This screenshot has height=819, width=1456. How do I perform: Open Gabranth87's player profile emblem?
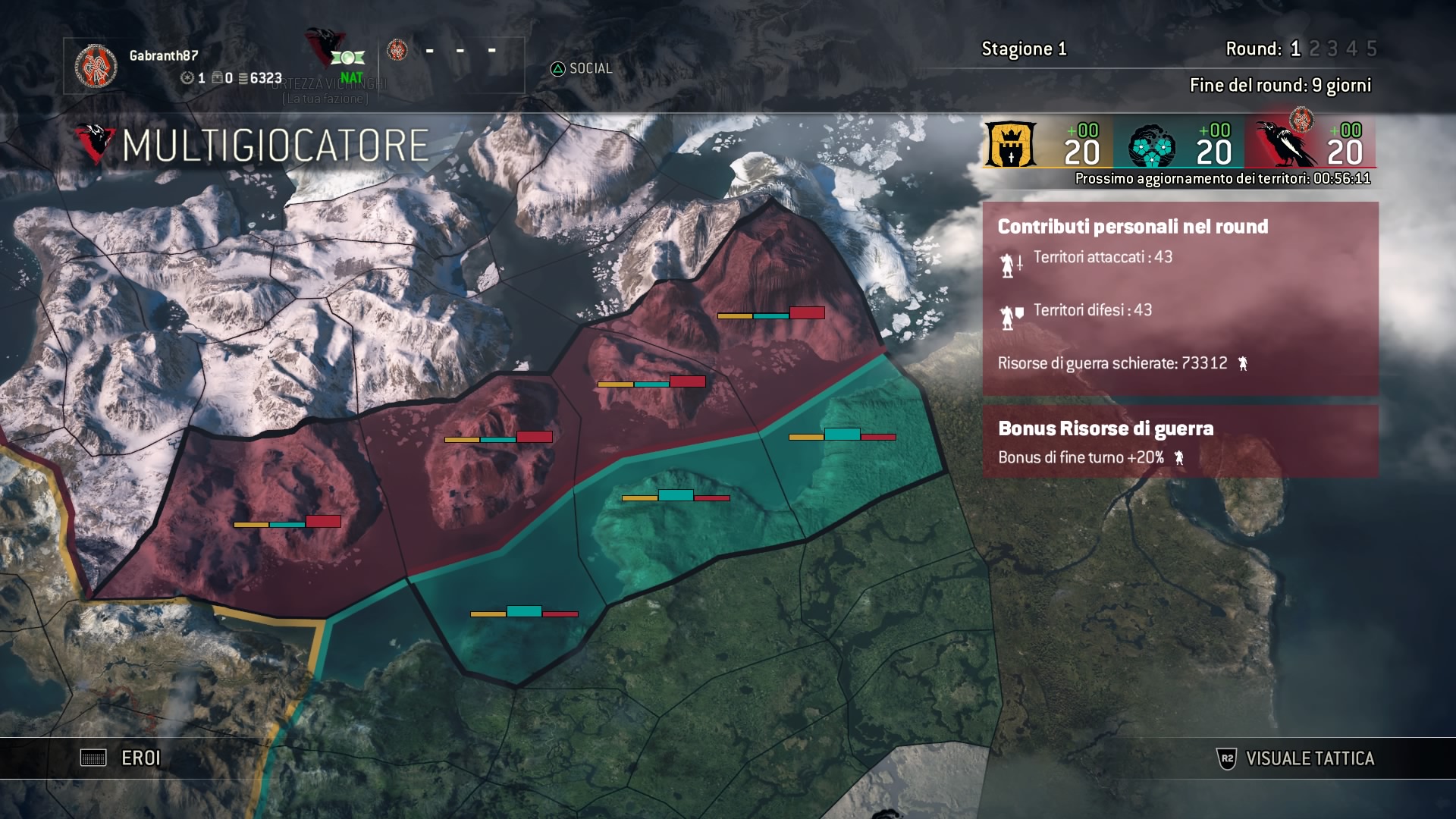(x=96, y=66)
